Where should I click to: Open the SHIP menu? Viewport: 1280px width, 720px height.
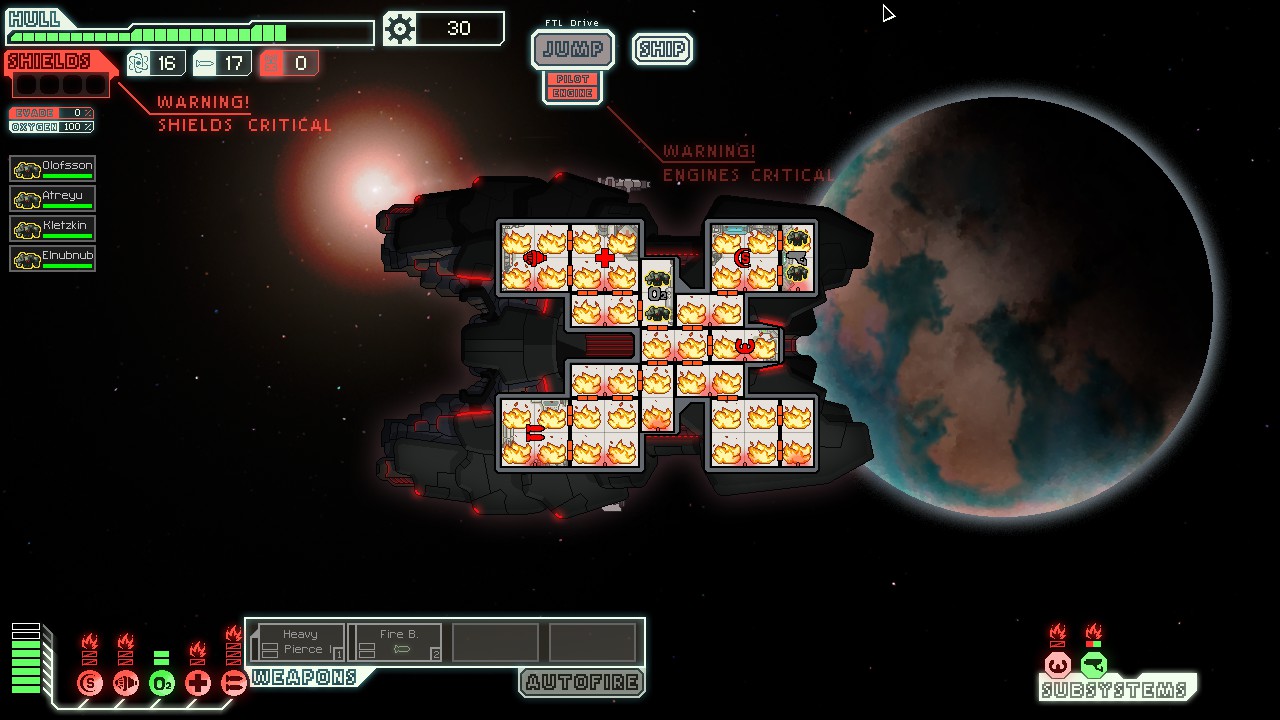[x=662, y=49]
